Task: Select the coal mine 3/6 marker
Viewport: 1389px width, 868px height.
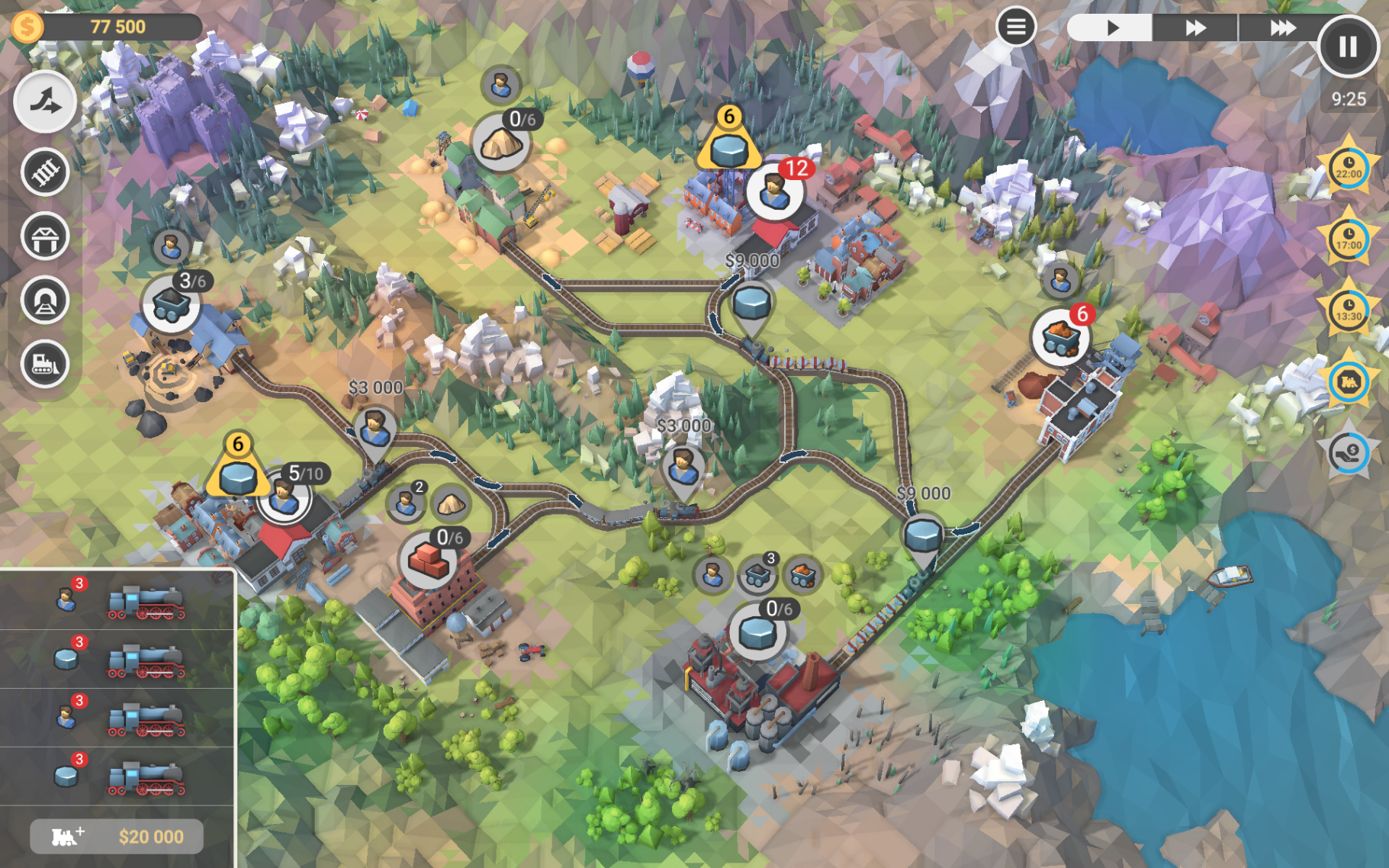Action: pyautogui.click(x=171, y=304)
